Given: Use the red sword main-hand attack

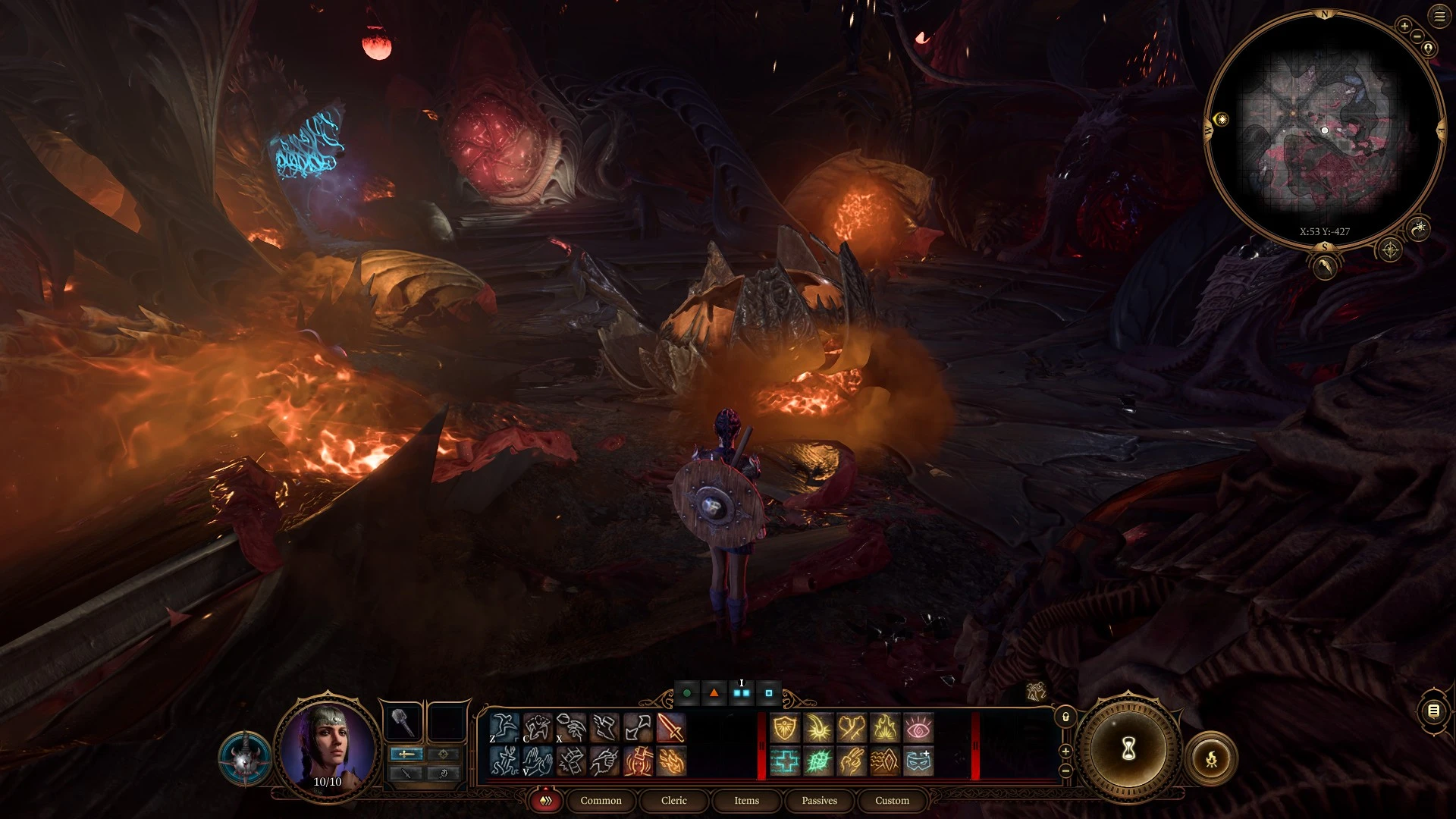Looking at the screenshot, I should click(x=670, y=728).
